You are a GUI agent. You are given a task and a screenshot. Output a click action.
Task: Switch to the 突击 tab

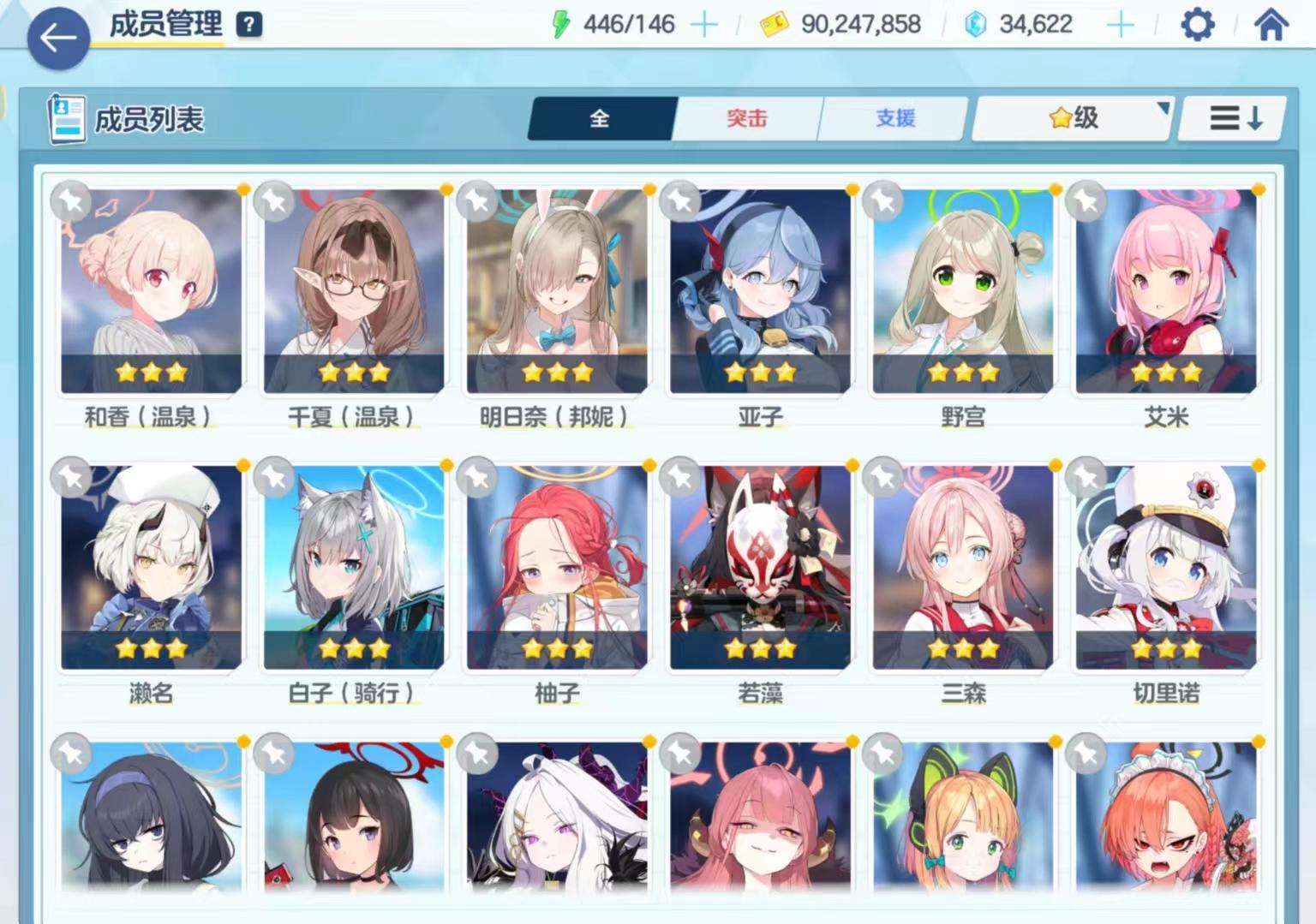pos(745,119)
